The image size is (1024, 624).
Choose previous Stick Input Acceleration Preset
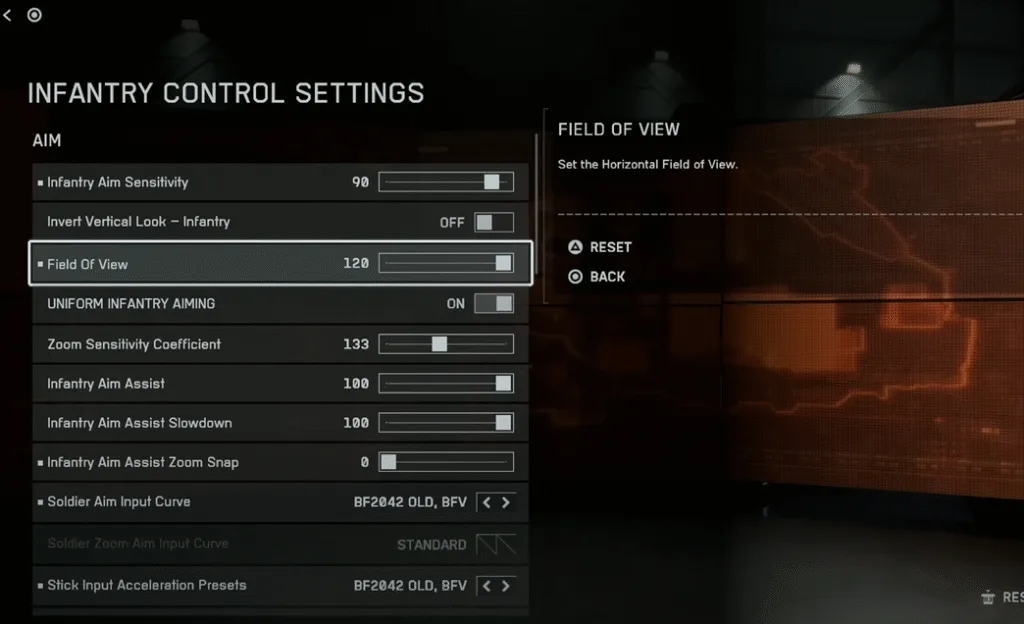tap(487, 585)
